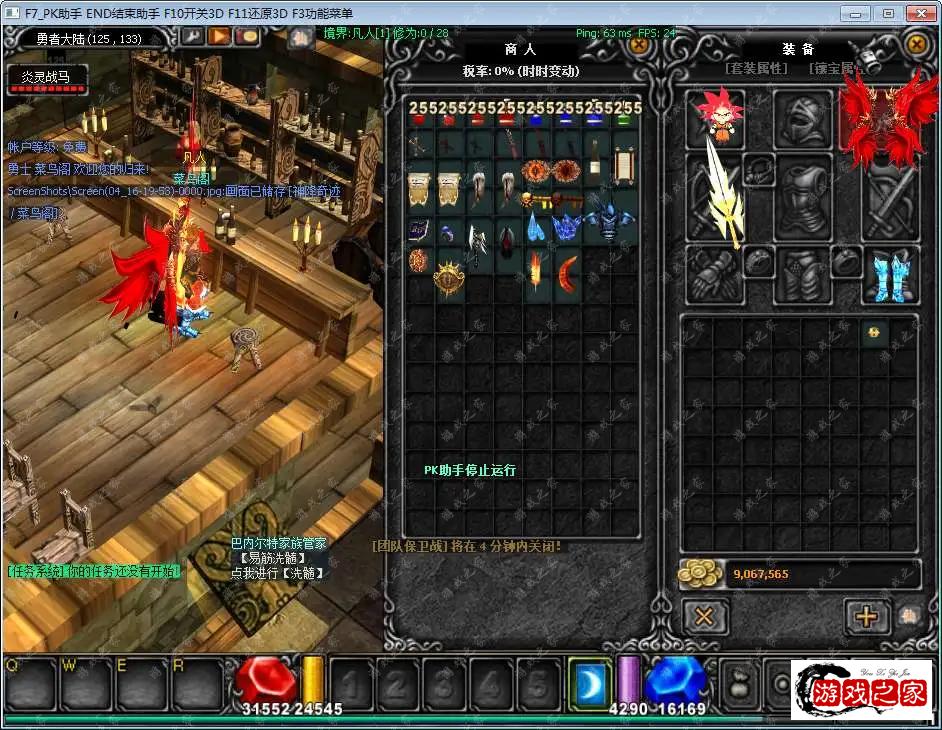Select the golden sun emblem shop item

[x=449, y=276]
